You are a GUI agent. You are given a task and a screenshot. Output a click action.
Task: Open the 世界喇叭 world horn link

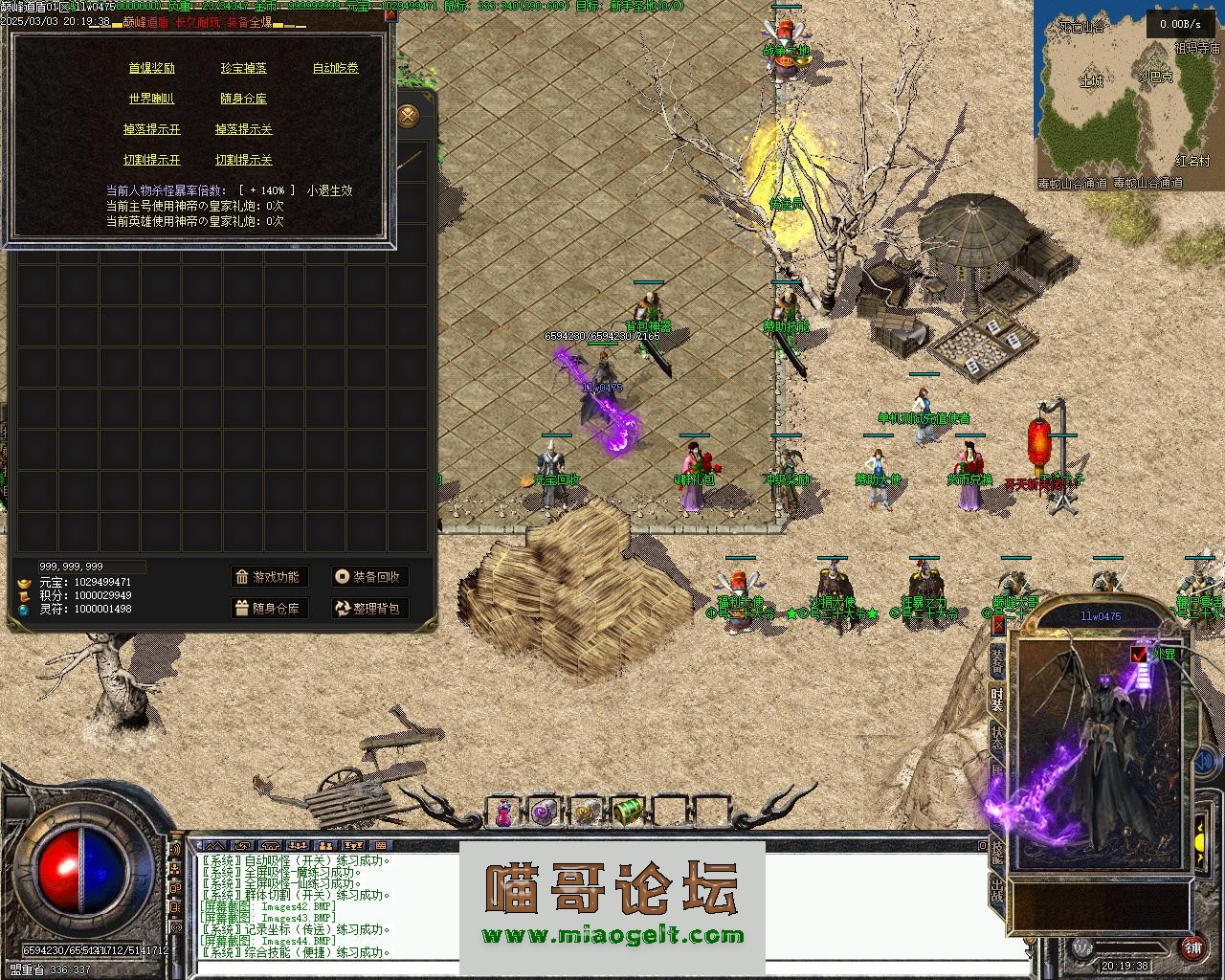pyautogui.click(x=151, y=99)
